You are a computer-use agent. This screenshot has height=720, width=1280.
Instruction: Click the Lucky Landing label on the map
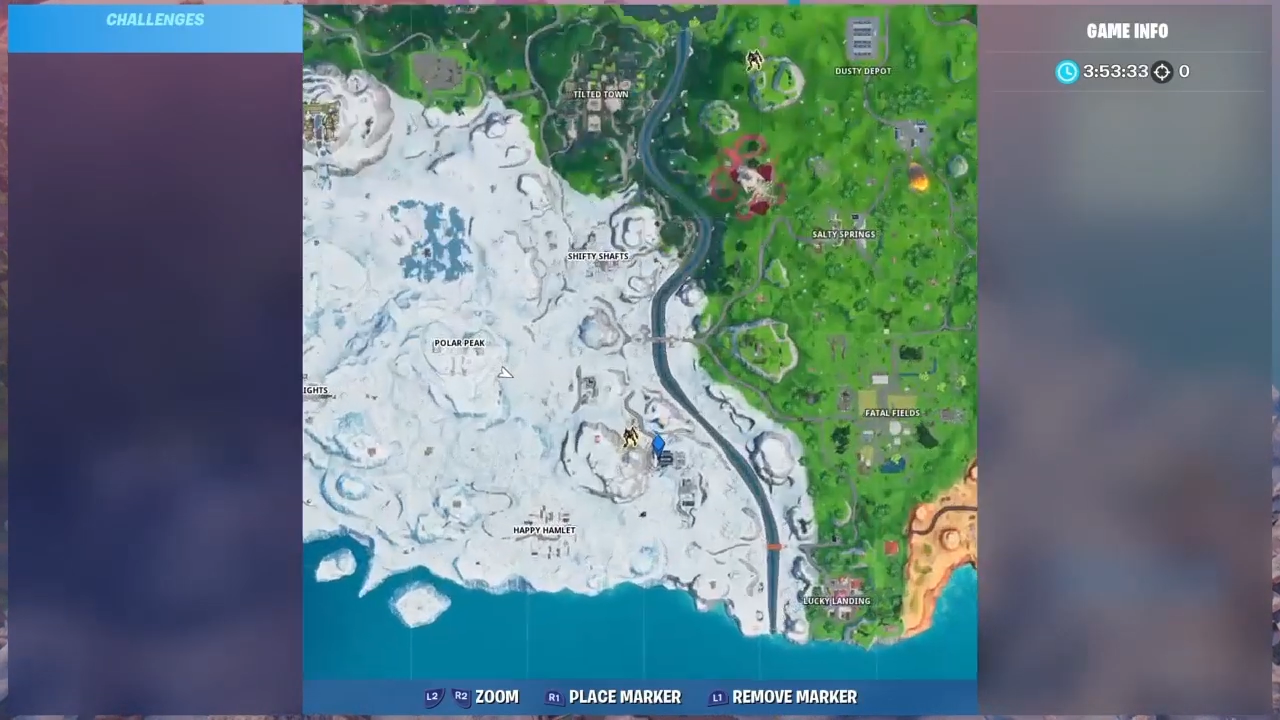click(836, 600)
